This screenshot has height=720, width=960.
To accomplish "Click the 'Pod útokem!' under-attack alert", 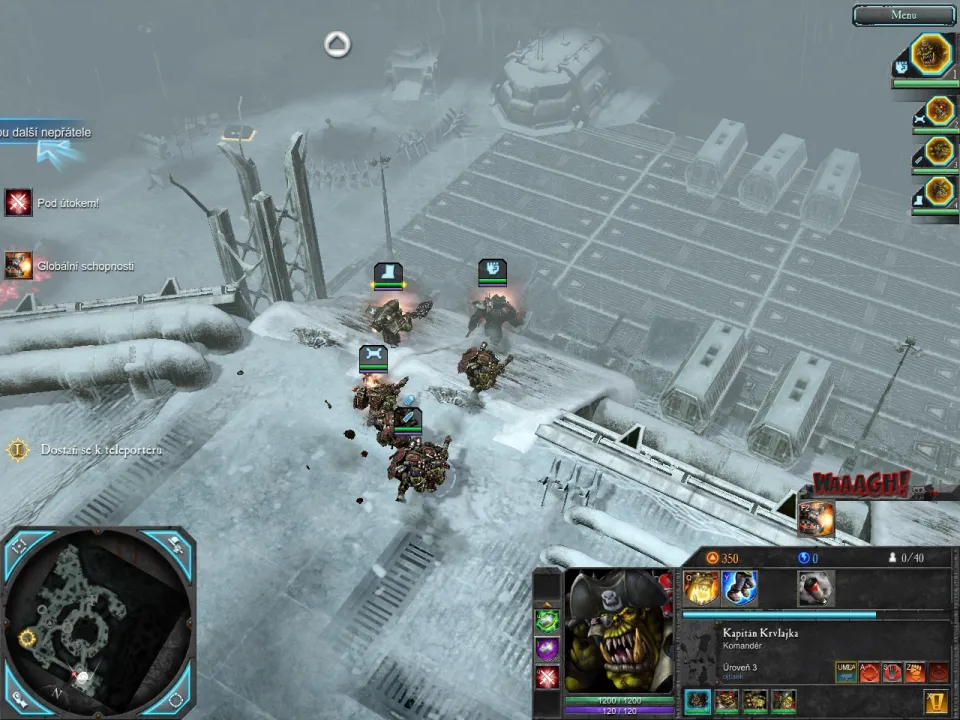I will [x=18, y=203].
